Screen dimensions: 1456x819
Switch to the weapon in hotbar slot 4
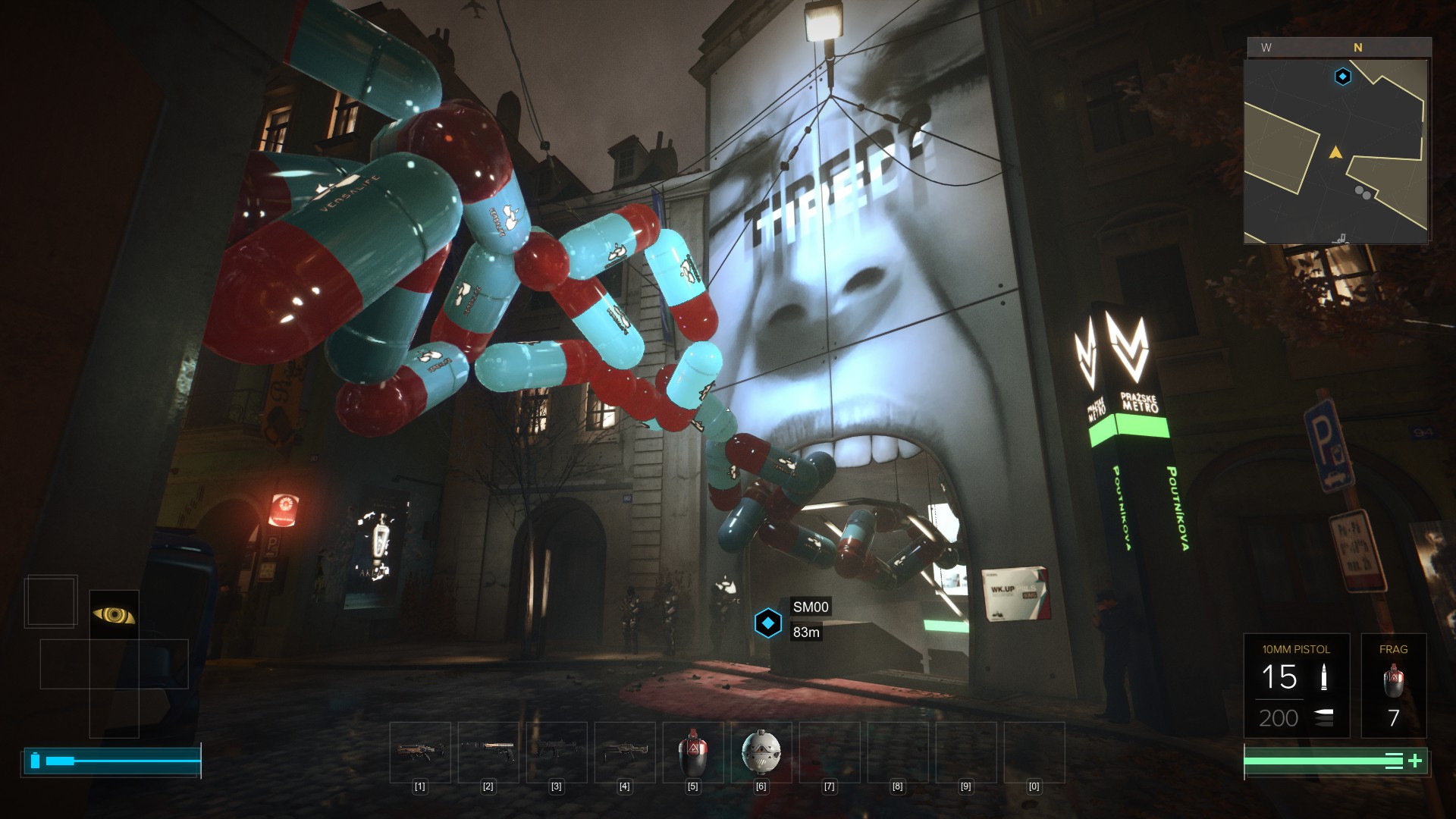tap(625, 752)
